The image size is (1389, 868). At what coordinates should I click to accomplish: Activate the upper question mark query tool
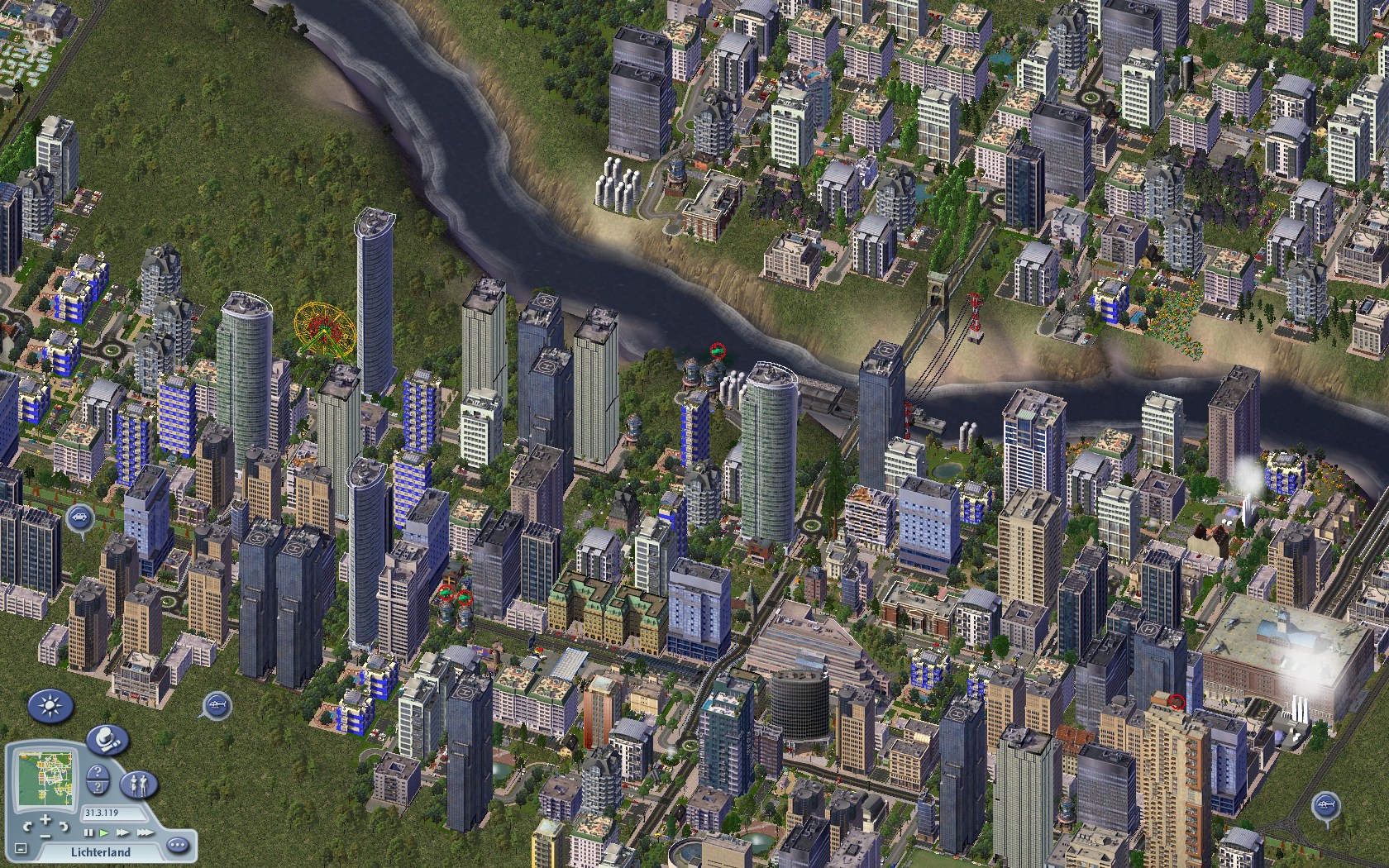tap(98, 771)
